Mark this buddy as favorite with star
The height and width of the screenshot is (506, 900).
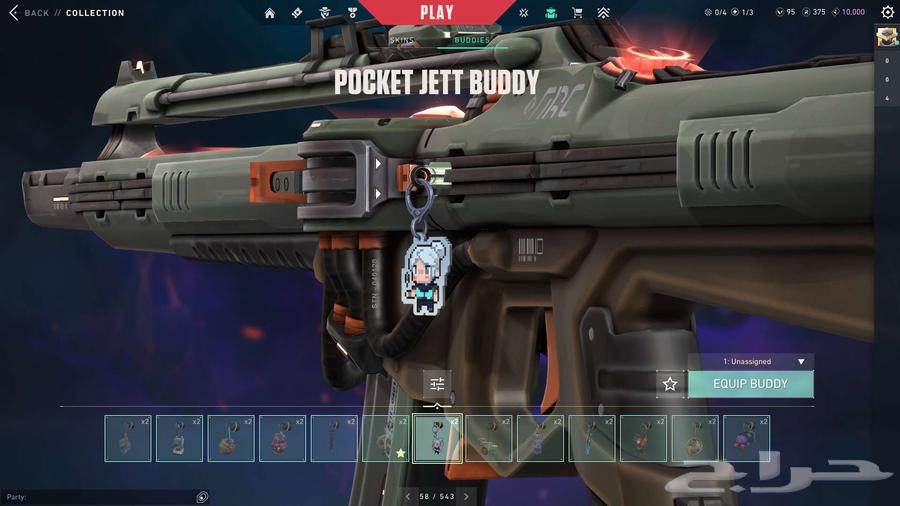tap(670, 384)
